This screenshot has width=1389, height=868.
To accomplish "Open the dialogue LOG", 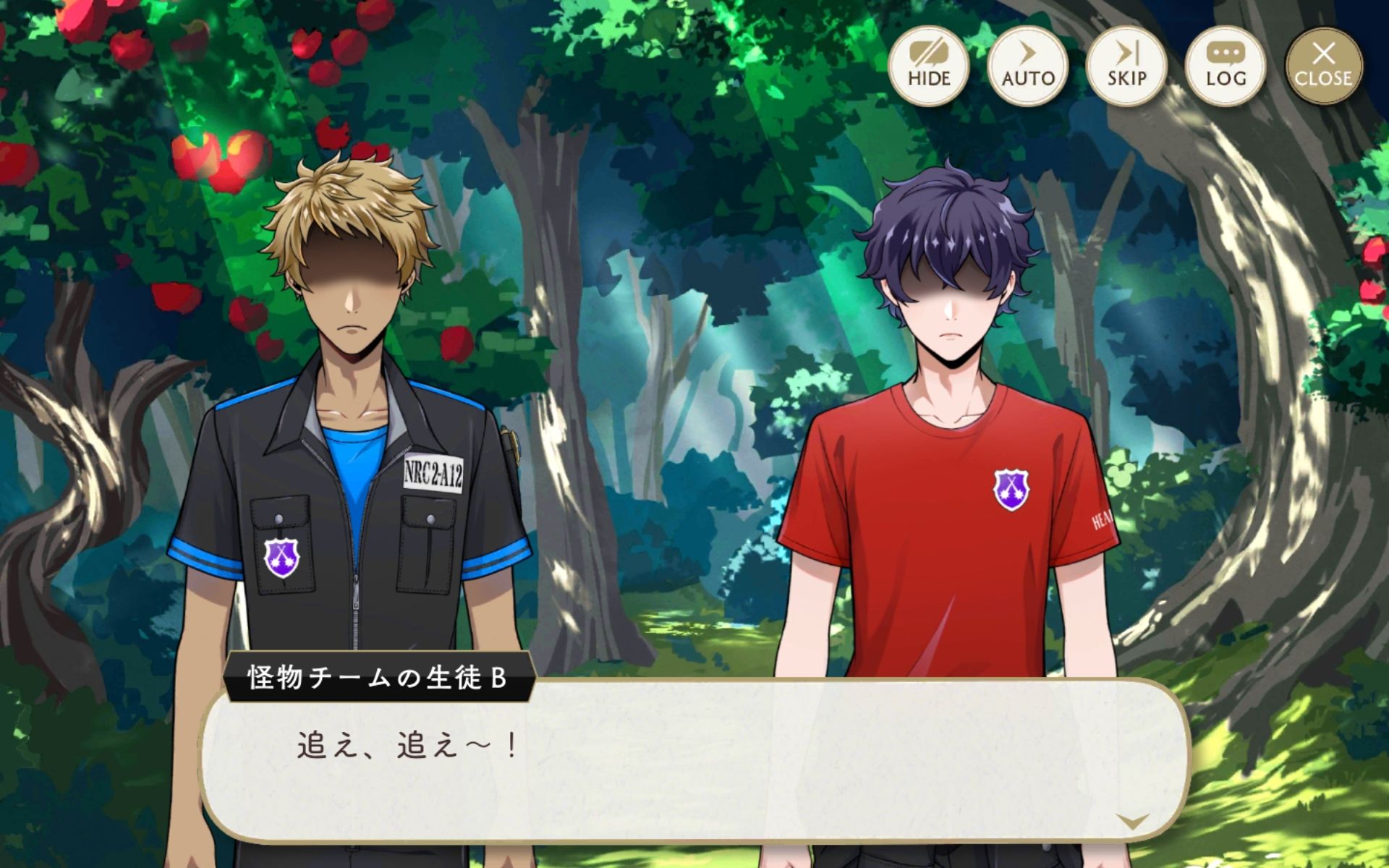I will [x=1226, y=66].
